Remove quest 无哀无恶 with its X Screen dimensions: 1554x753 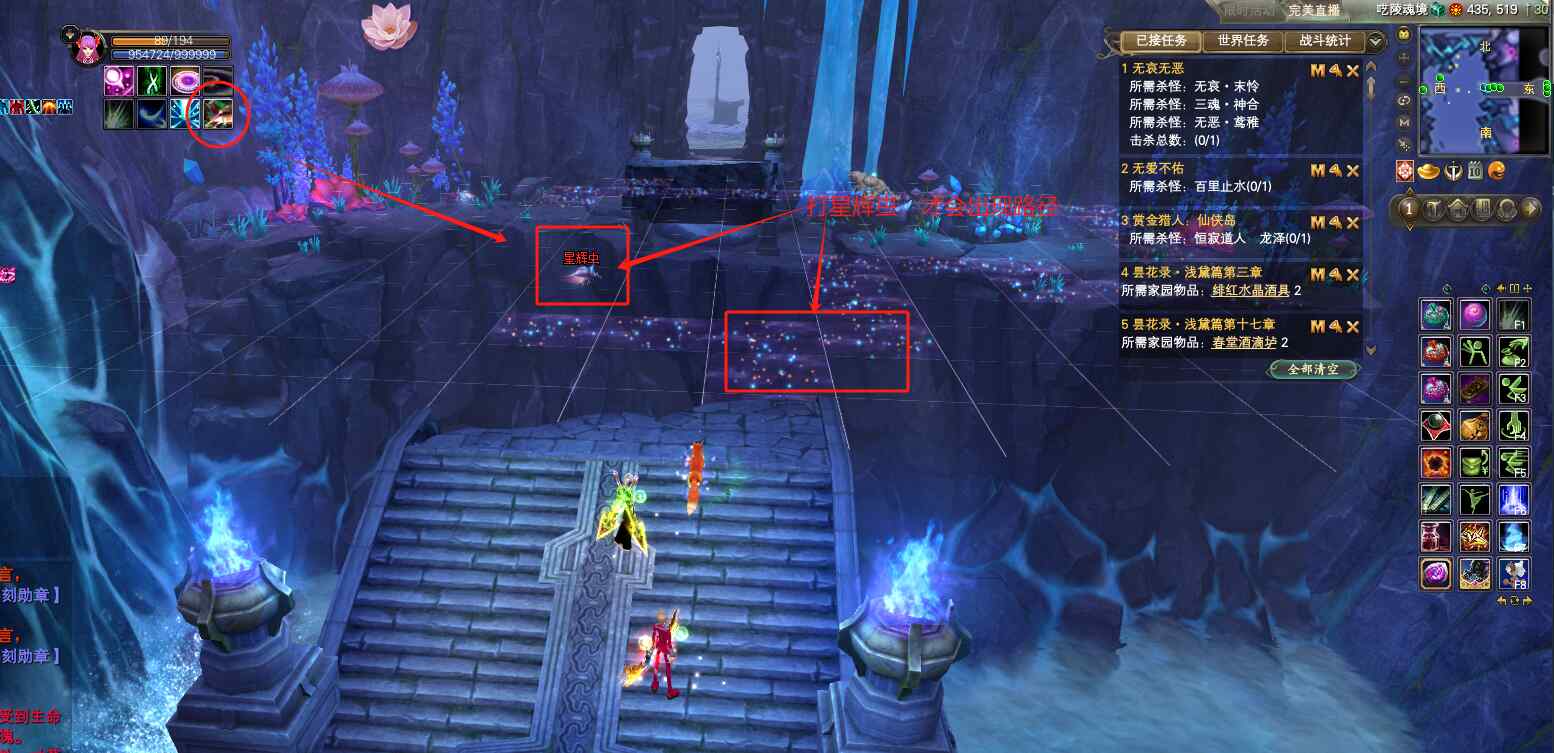(1353, 71)
